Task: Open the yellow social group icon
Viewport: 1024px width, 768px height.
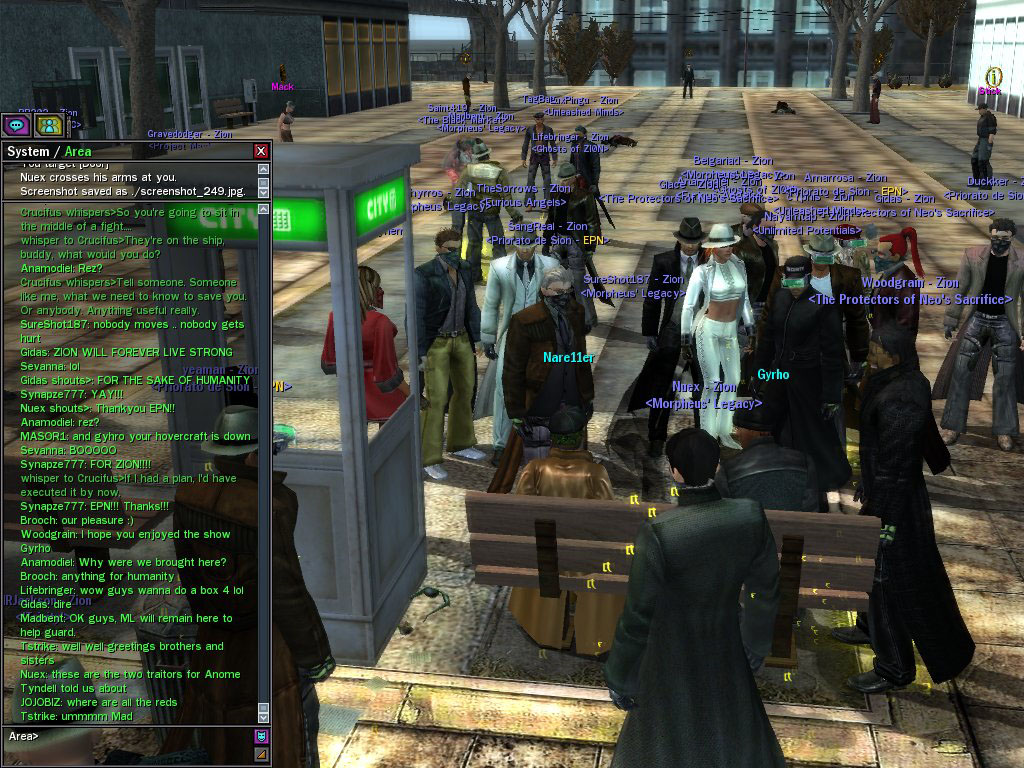Action: (48, 125)
